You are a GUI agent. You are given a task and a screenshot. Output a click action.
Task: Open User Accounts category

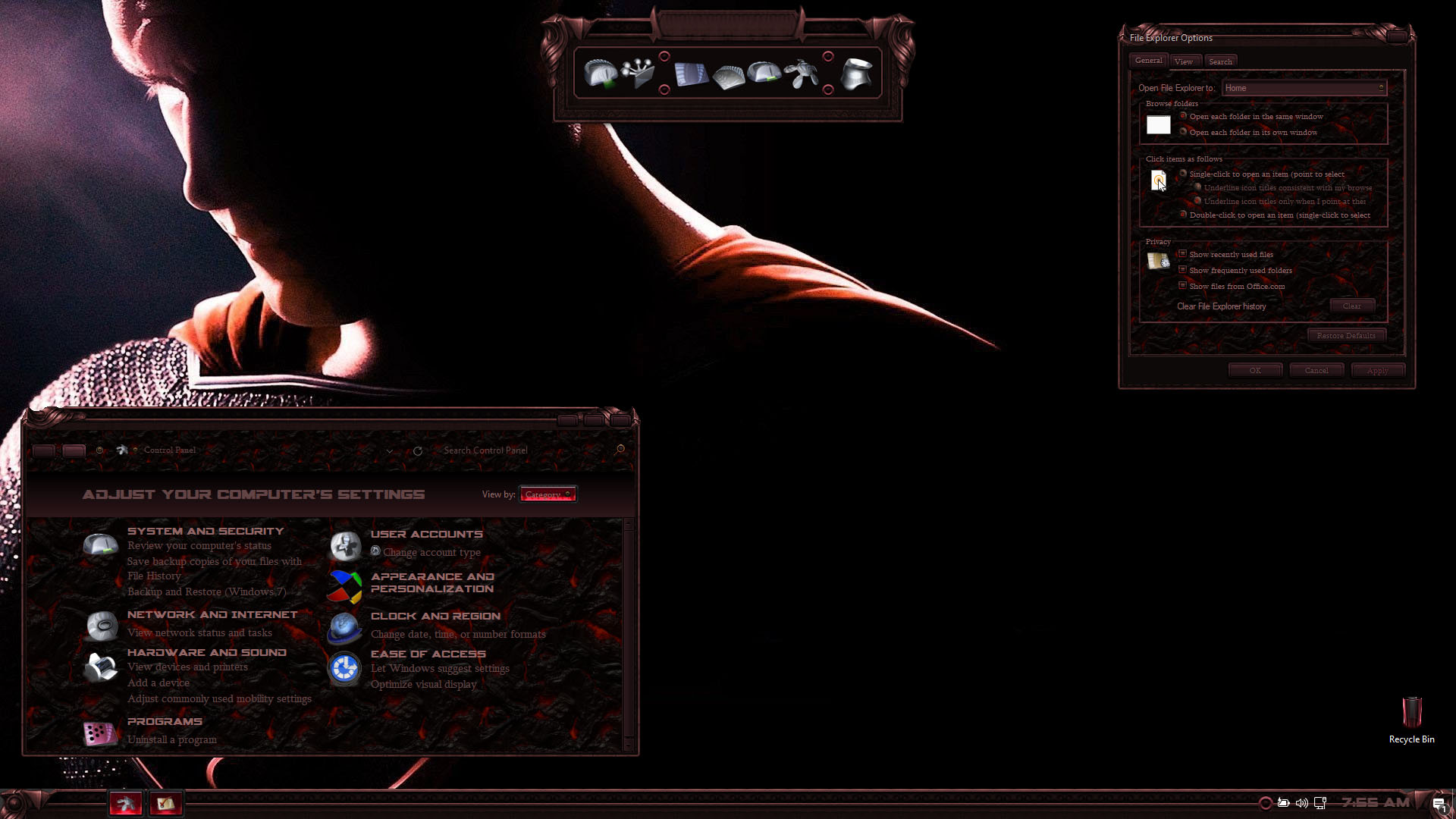tap(426, 534)
